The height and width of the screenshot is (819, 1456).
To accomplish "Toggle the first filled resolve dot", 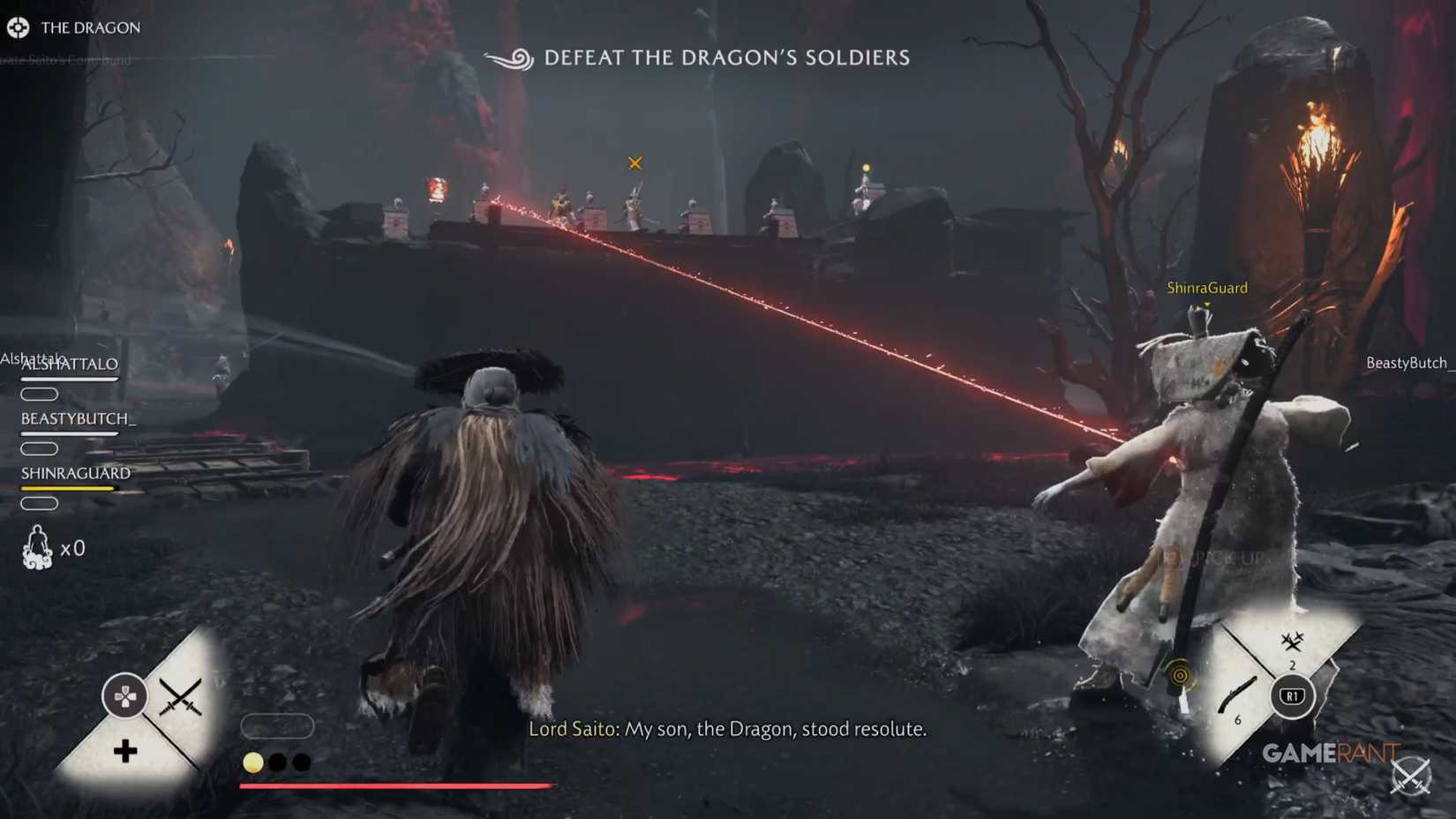I will coord(253,762).
